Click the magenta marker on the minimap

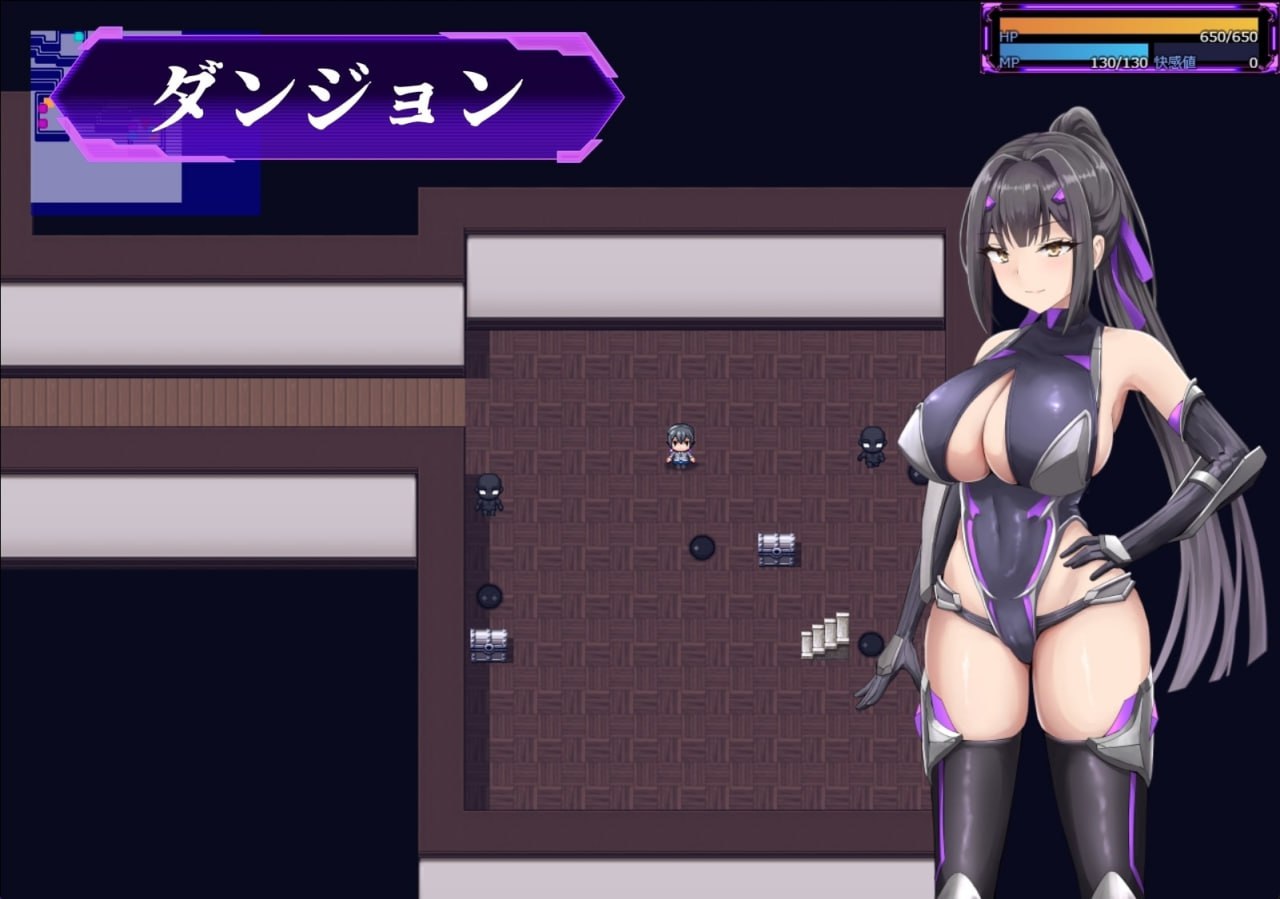(x=43, y=110)
